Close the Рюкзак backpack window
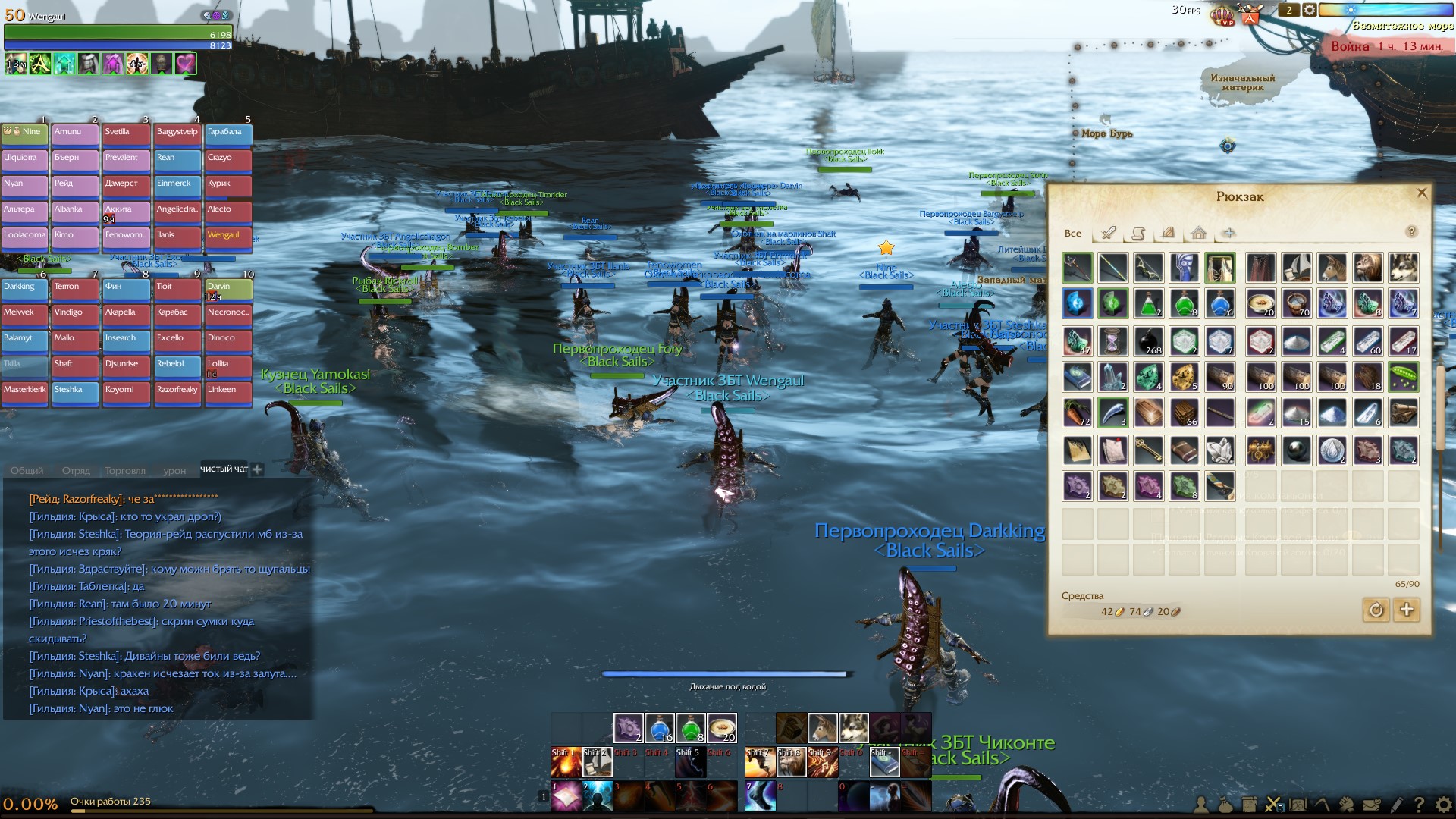The width and height of the screenshot is (1456, 819). point(1422,193)
